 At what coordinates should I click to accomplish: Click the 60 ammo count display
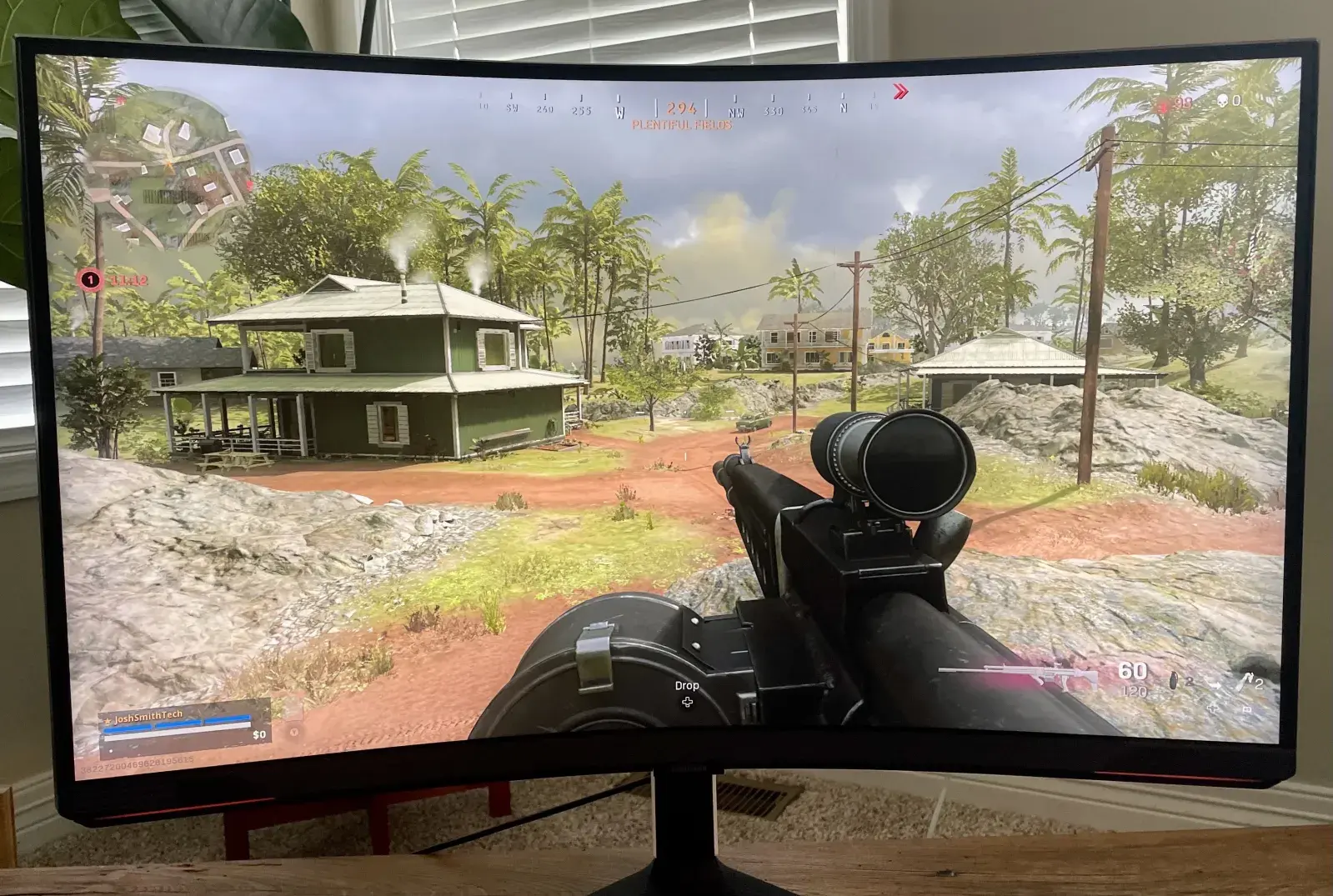pyautogui.click(x=1133, y=668)
